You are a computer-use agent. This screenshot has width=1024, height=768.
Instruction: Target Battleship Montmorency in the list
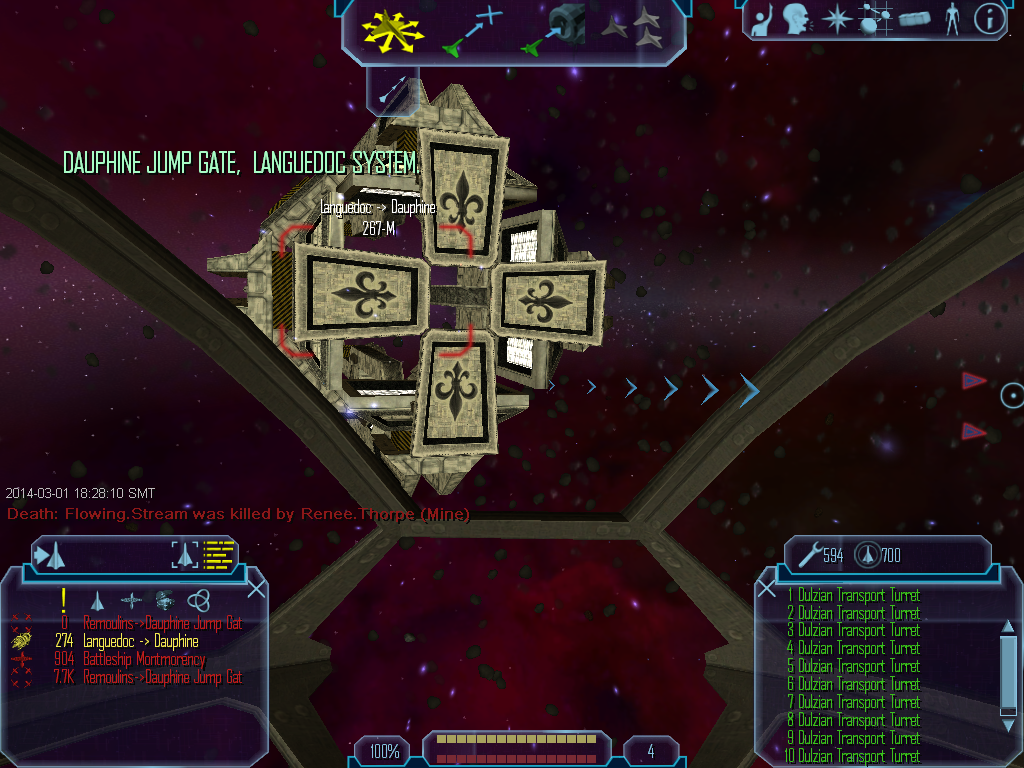click(x=143, y=659)
